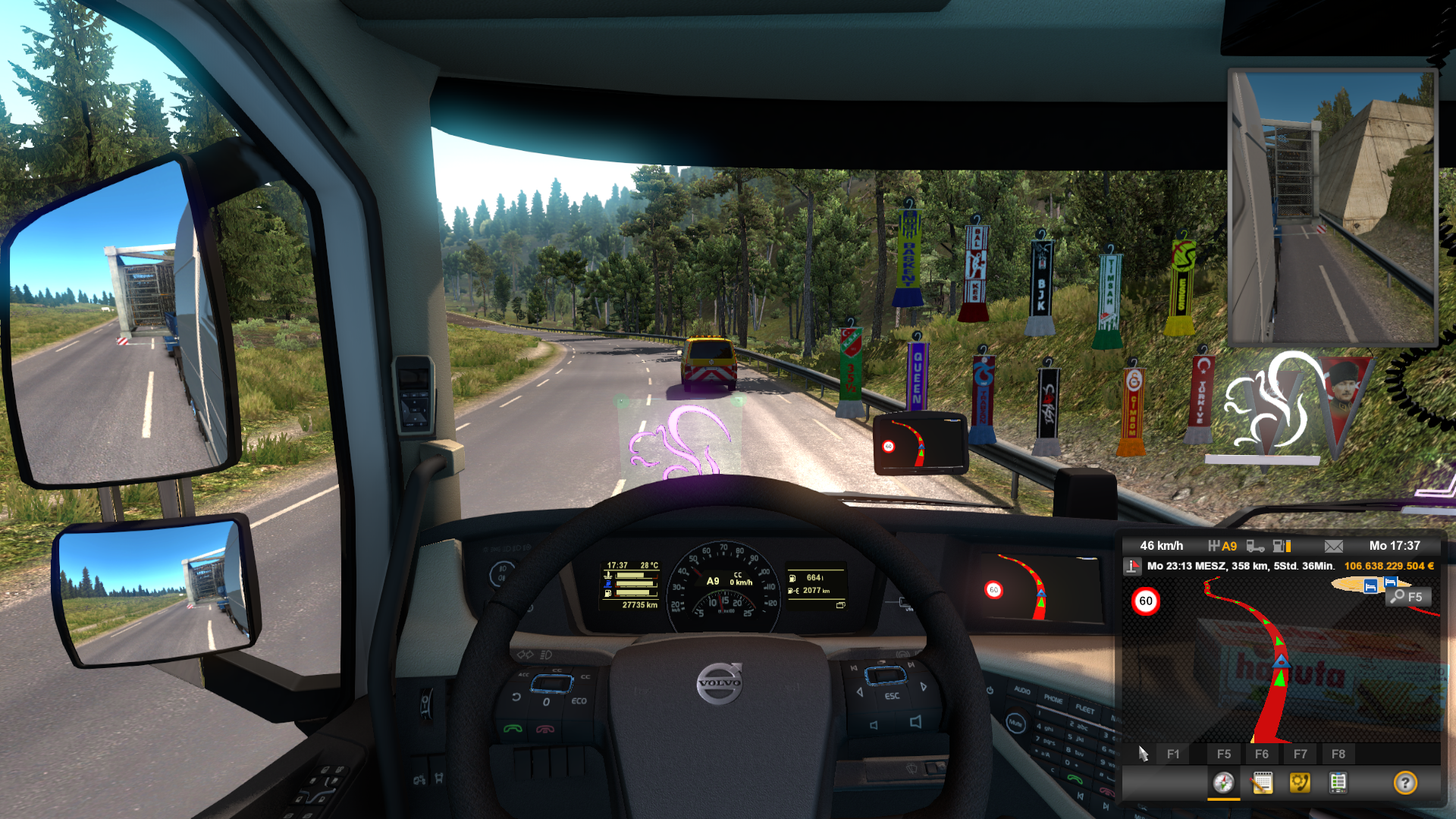Image resolution: width=1456 pixels, height=819 pixels.
Task: Zoom the route advisor map with magnifier
Action: point(1408,597)
